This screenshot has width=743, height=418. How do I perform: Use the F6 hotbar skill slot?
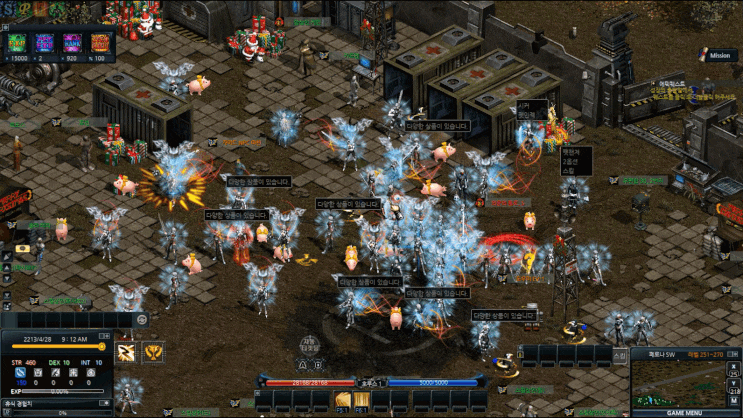(x=361, y=402)
